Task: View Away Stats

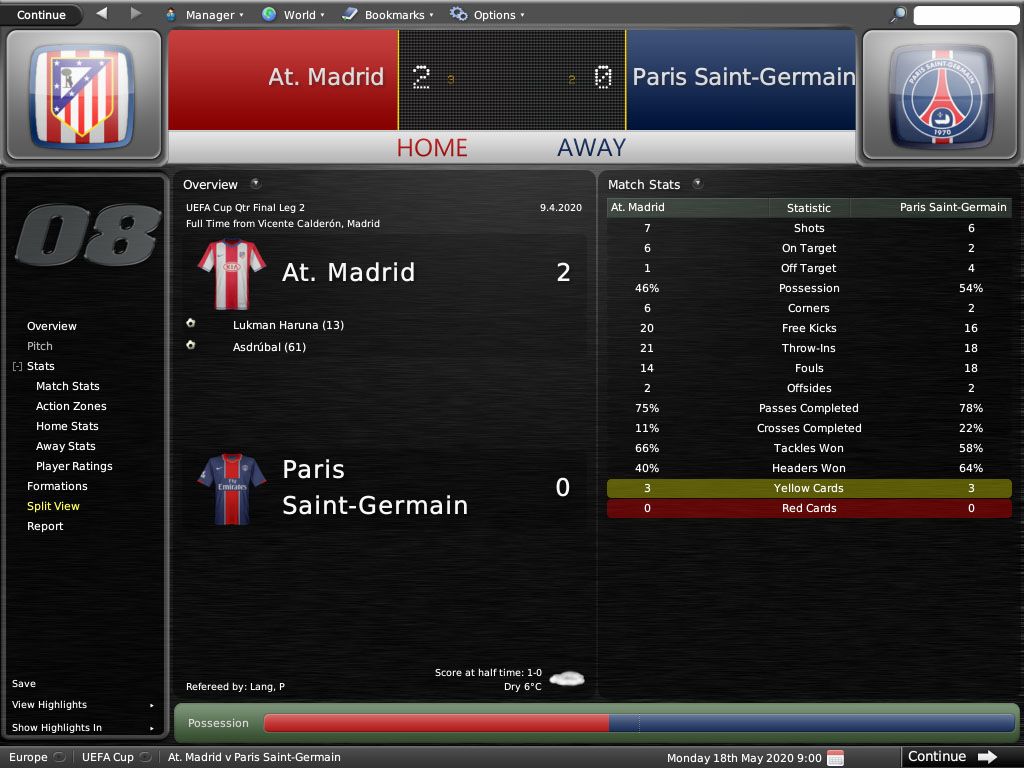Action: click(x=66, y=446)
